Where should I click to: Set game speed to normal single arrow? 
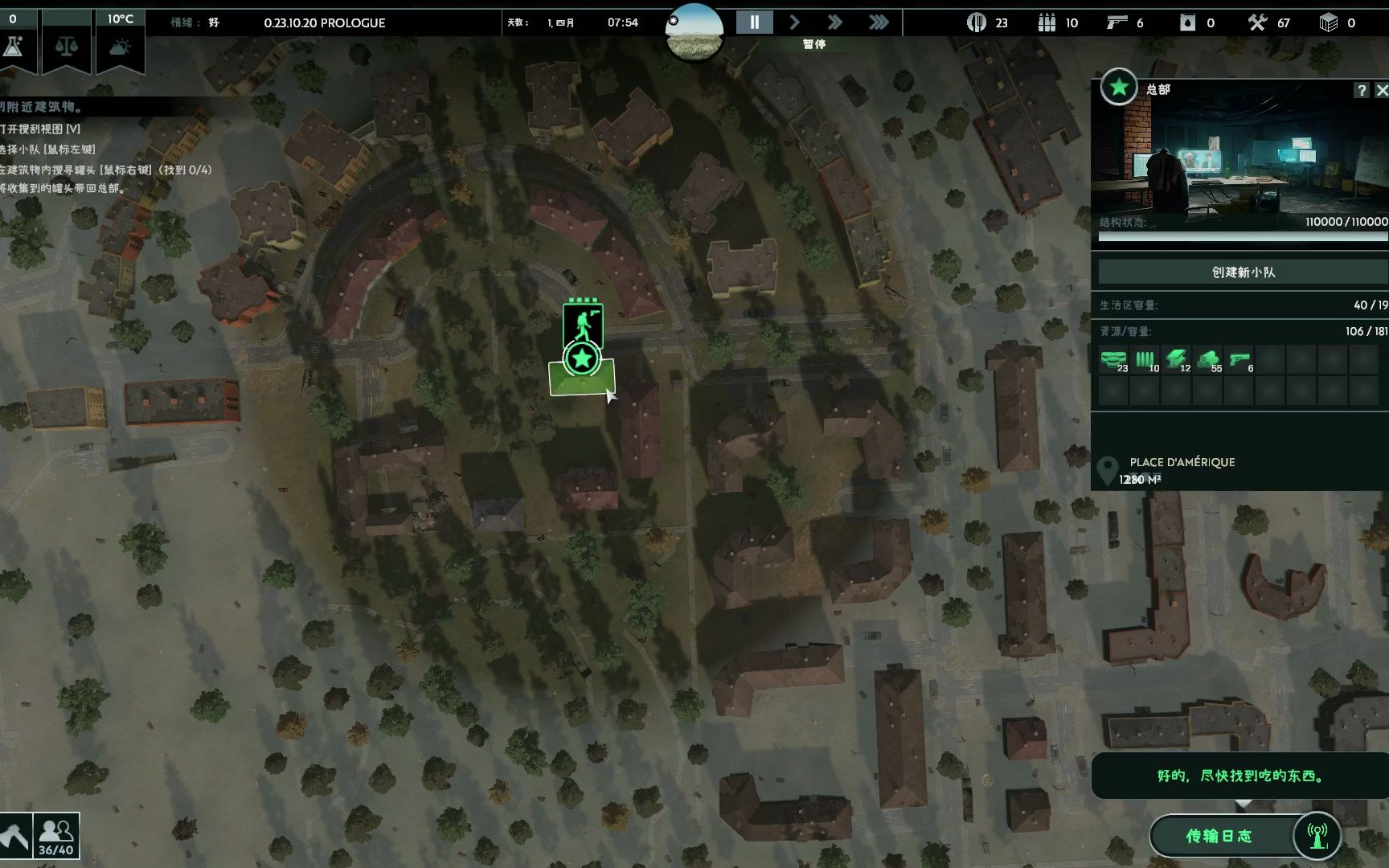(794, 23)
